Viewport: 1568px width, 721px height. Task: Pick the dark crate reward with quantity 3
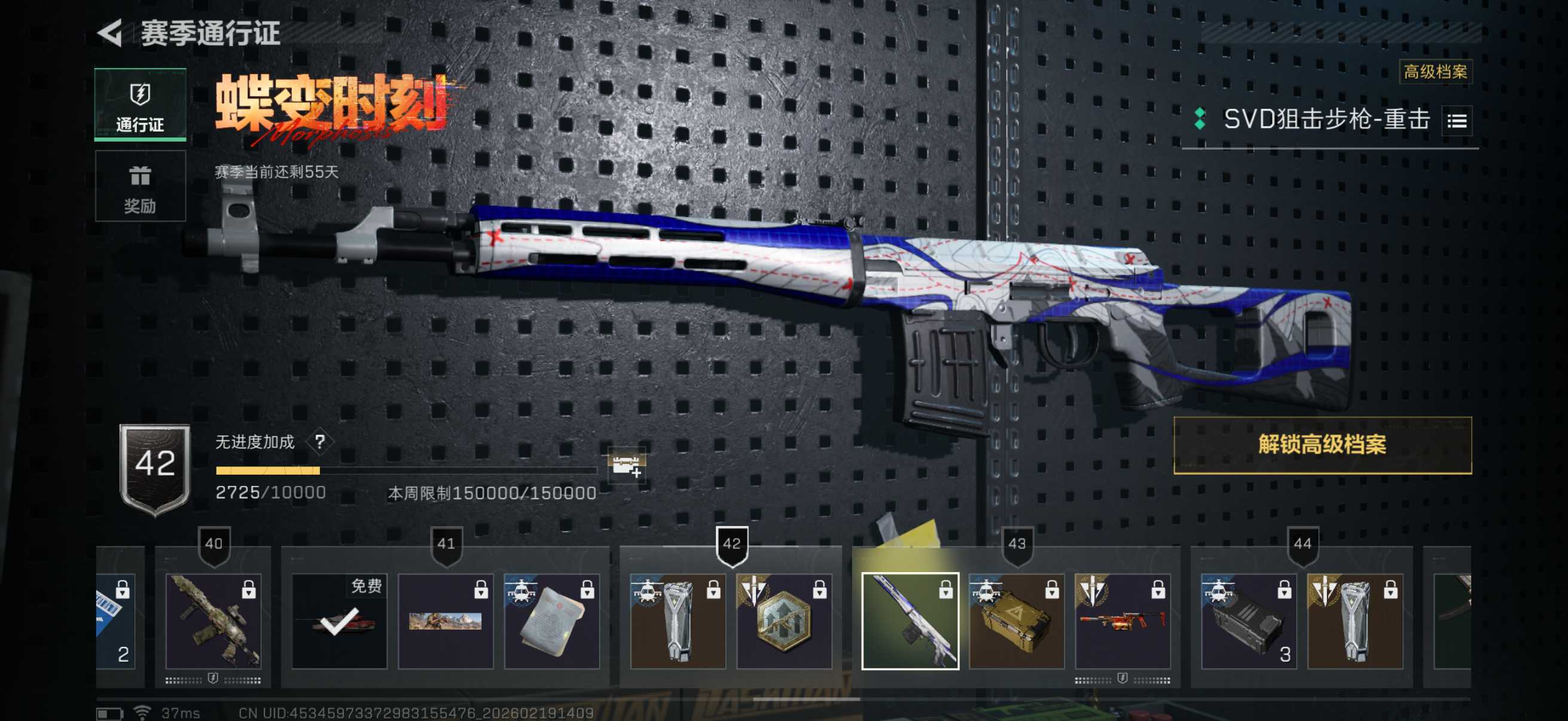(1249, 621)
